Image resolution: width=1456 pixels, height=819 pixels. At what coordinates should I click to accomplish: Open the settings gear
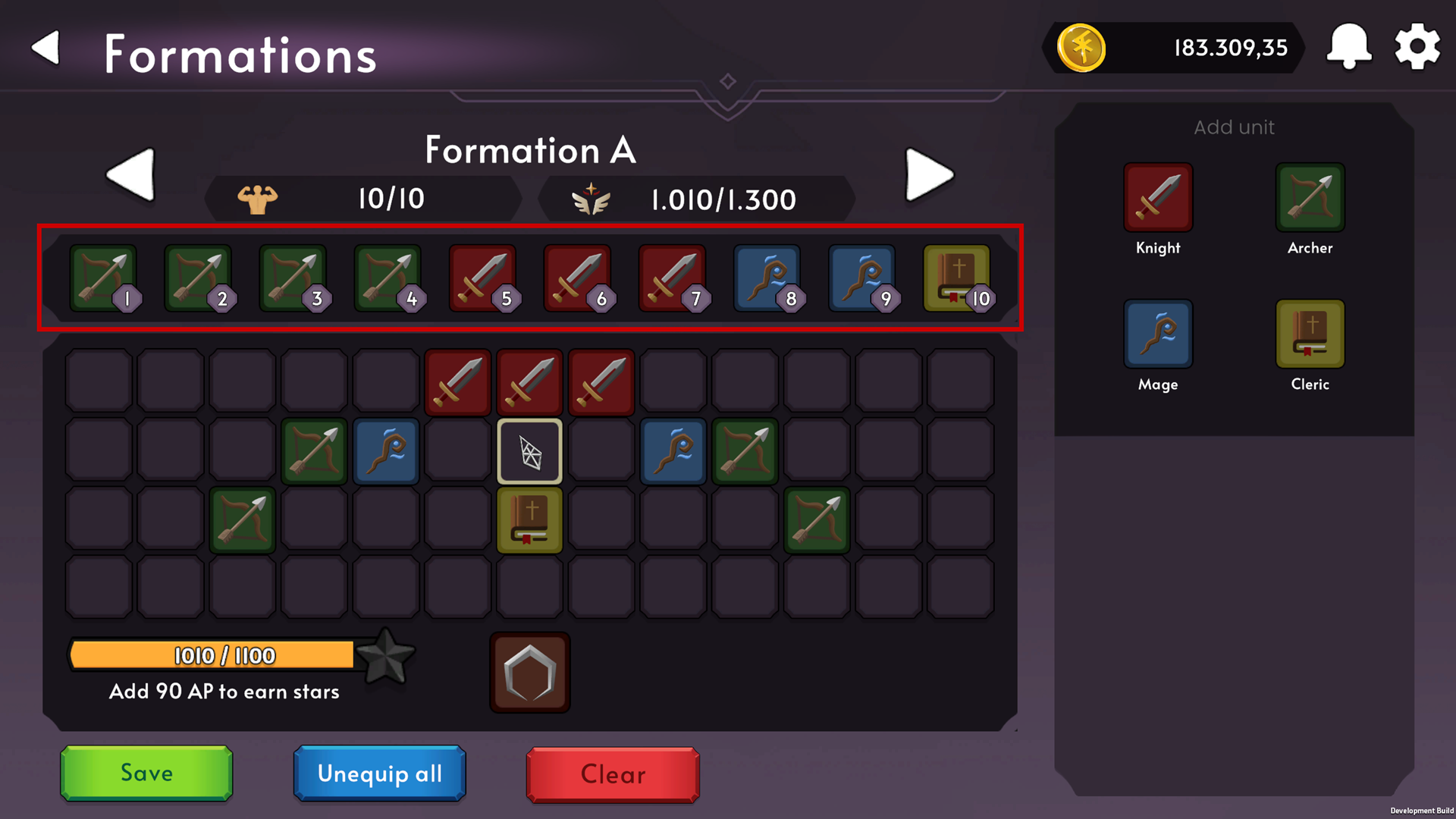tap(1417, 47)
